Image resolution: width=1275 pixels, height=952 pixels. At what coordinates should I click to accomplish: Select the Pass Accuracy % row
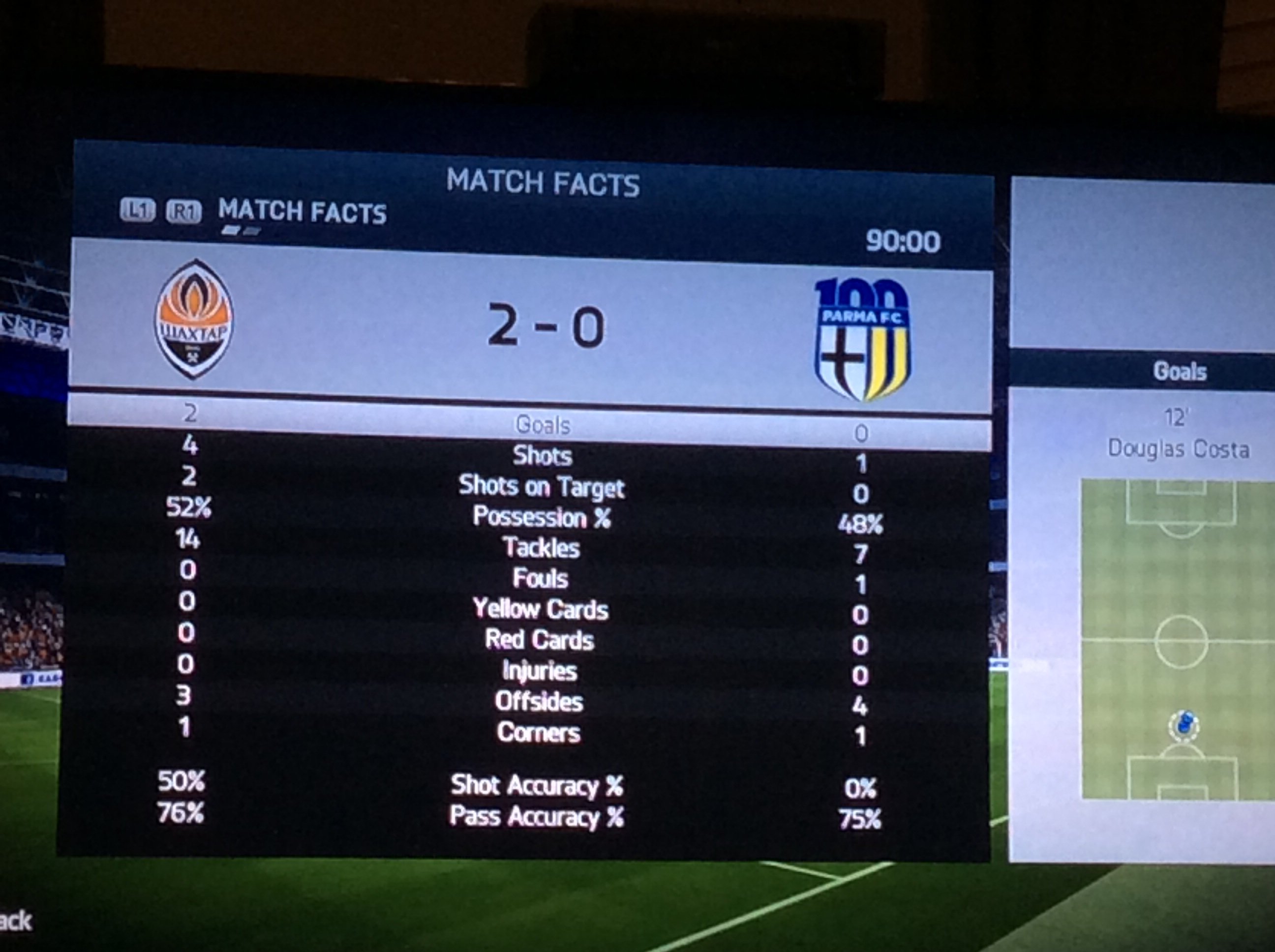click(537, 817)
